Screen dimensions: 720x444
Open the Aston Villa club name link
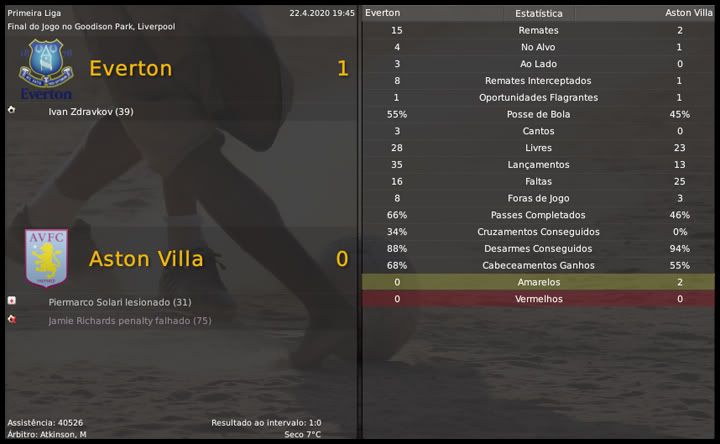click(x=146, y=258)
